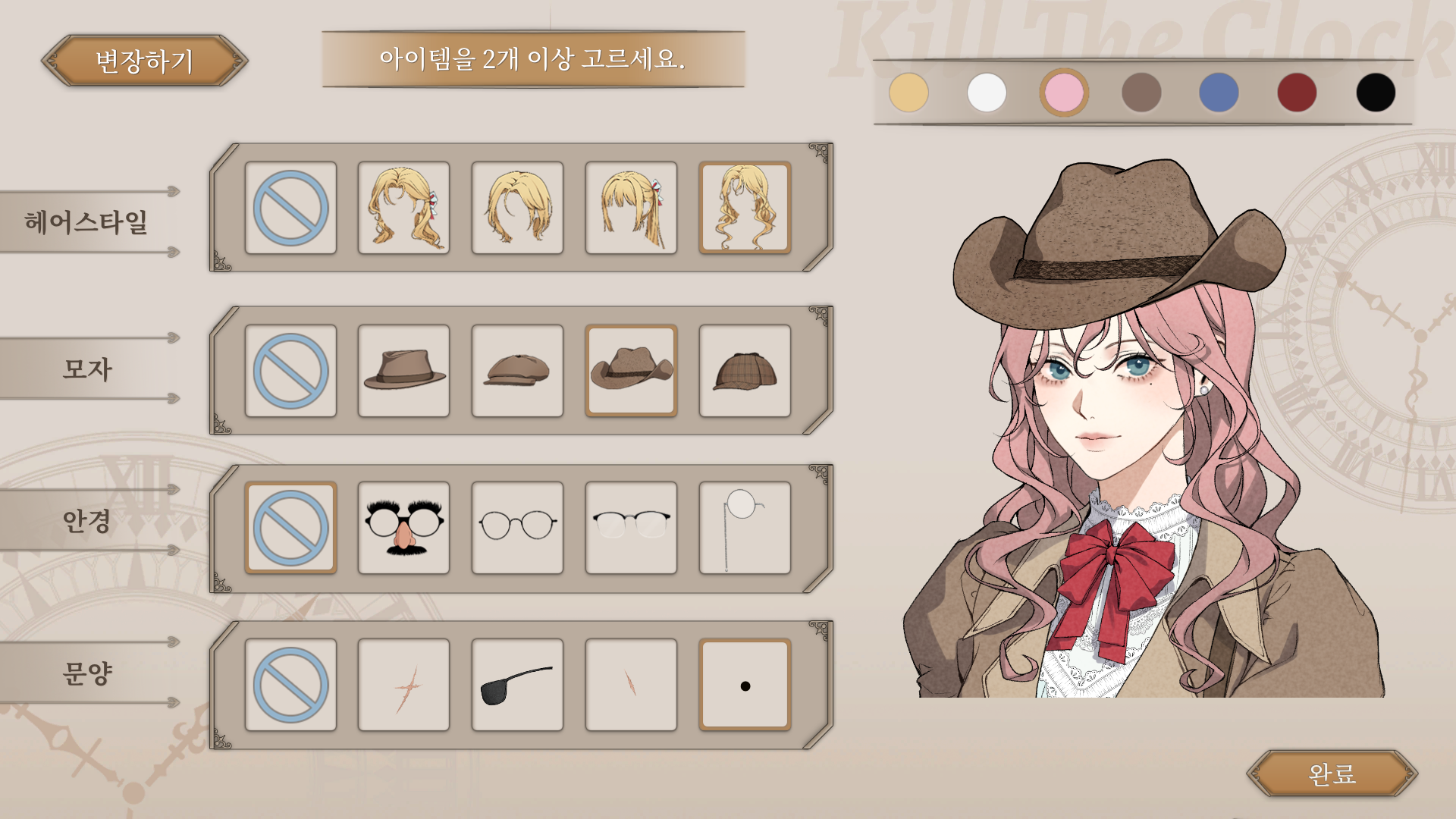This screenshot has width=1456, height=819.
Task: Select the scar pattern option
Action: coord(404,682)
